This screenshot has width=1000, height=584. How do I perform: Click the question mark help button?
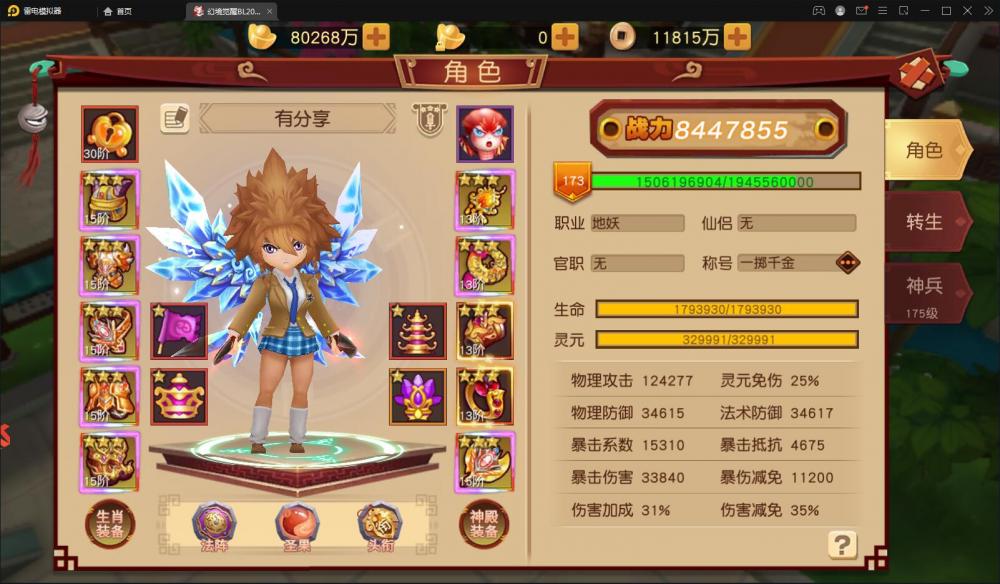pyautogui.click(x=842, y=544)
